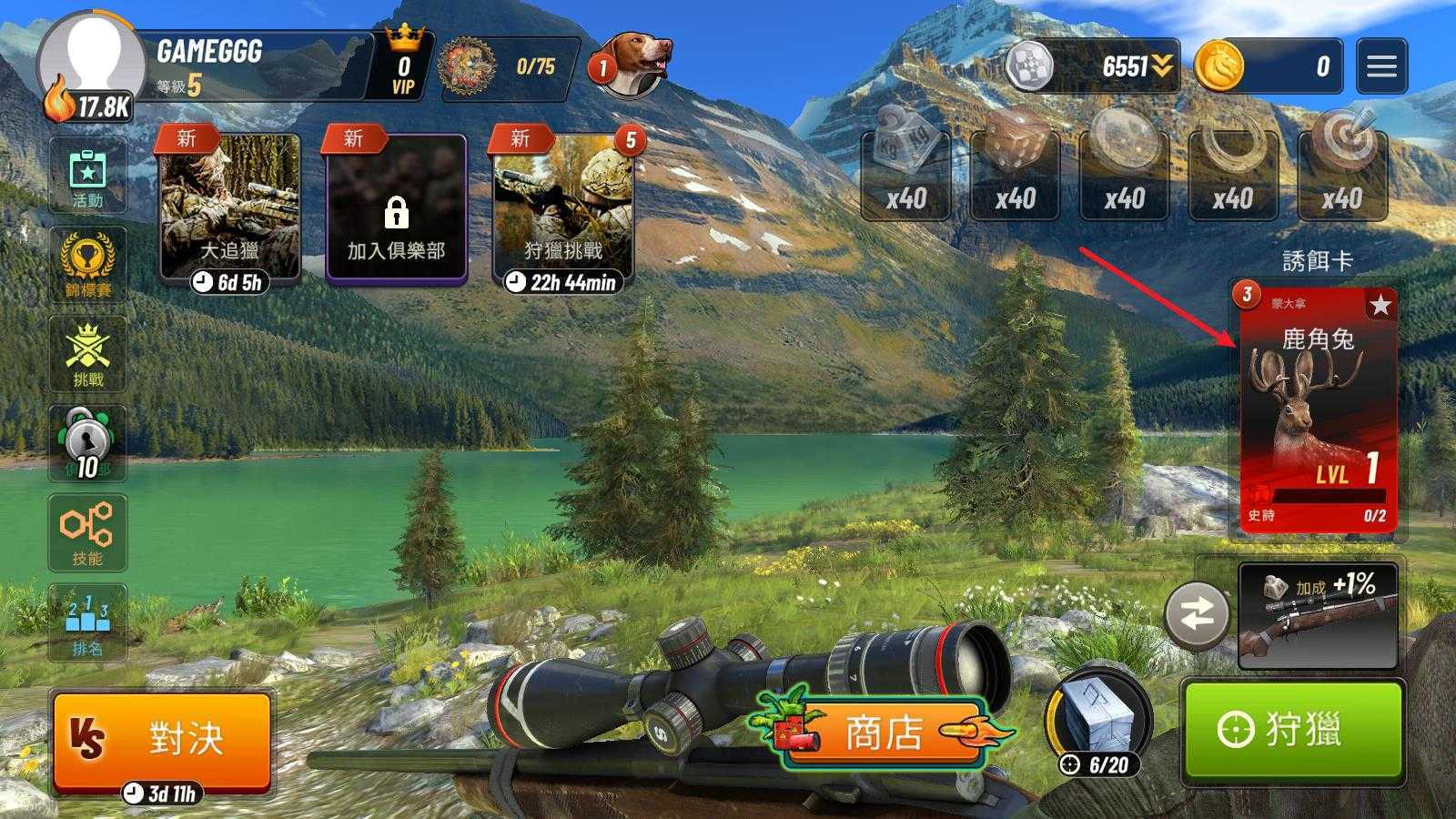Open the GAMEGGG player profile avatar

click(x=91, y=64)
